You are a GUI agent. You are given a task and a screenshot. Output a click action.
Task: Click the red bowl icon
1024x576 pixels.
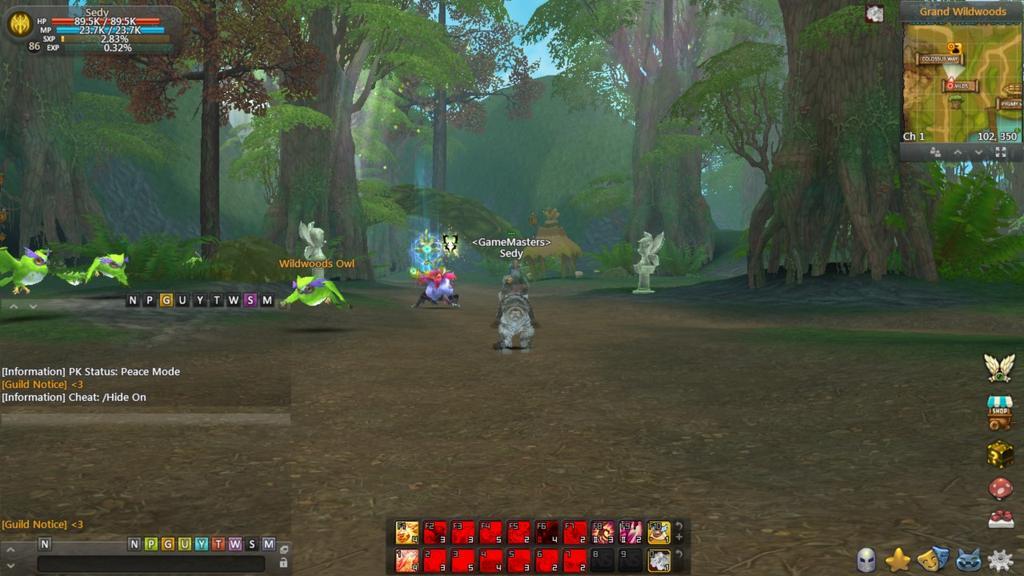[x=1000, y=520]
